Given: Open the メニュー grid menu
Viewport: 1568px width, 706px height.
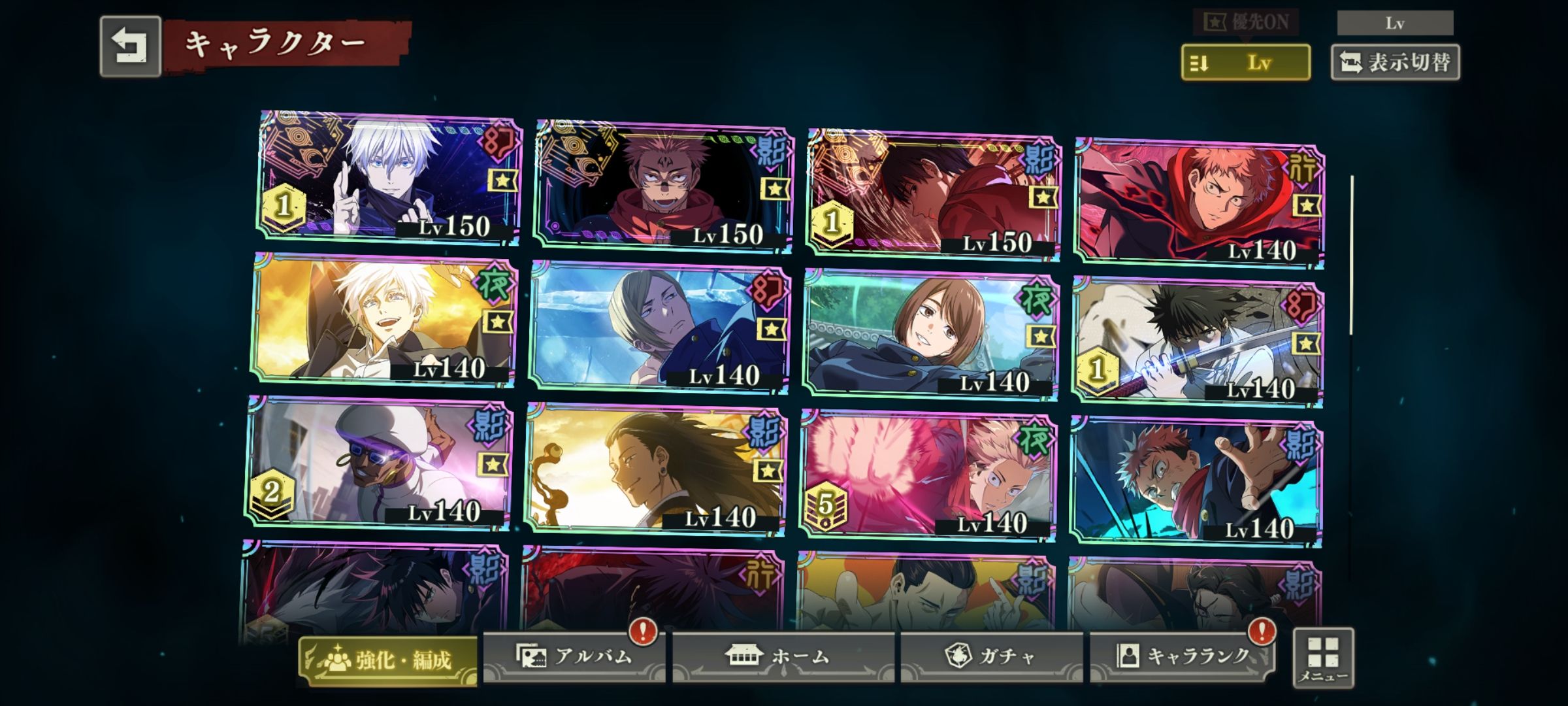Looking at the screenshot, I should pyautogui.click(x=1323, y=657).
